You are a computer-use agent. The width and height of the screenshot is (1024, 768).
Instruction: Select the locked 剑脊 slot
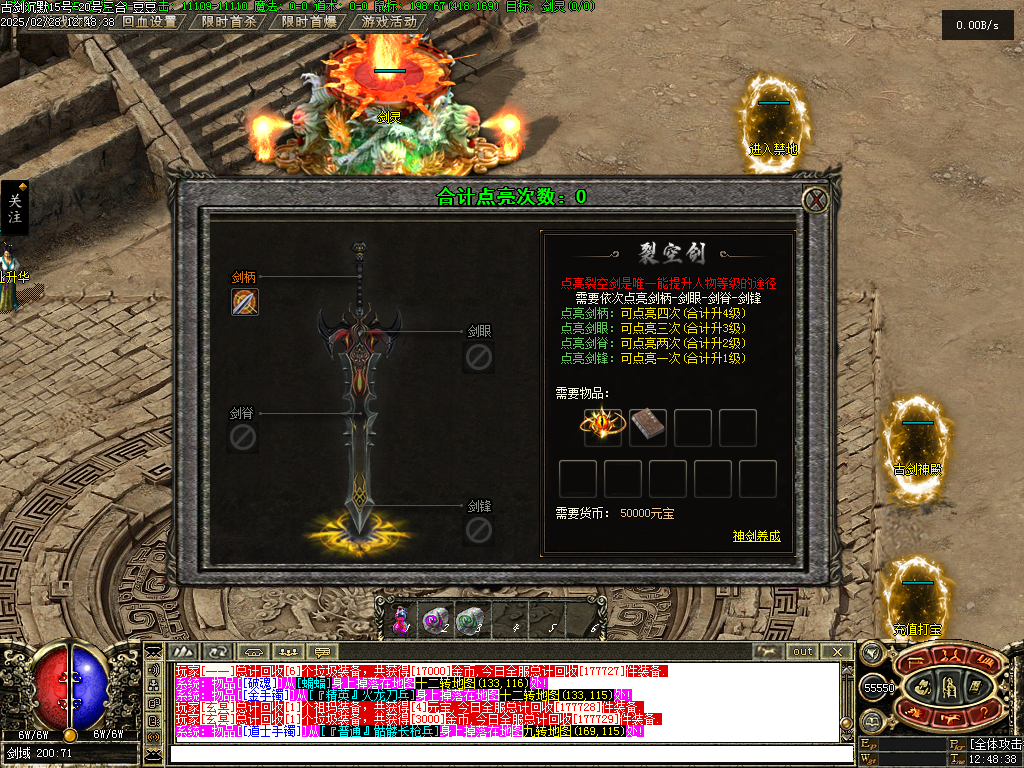coord(243,437)
